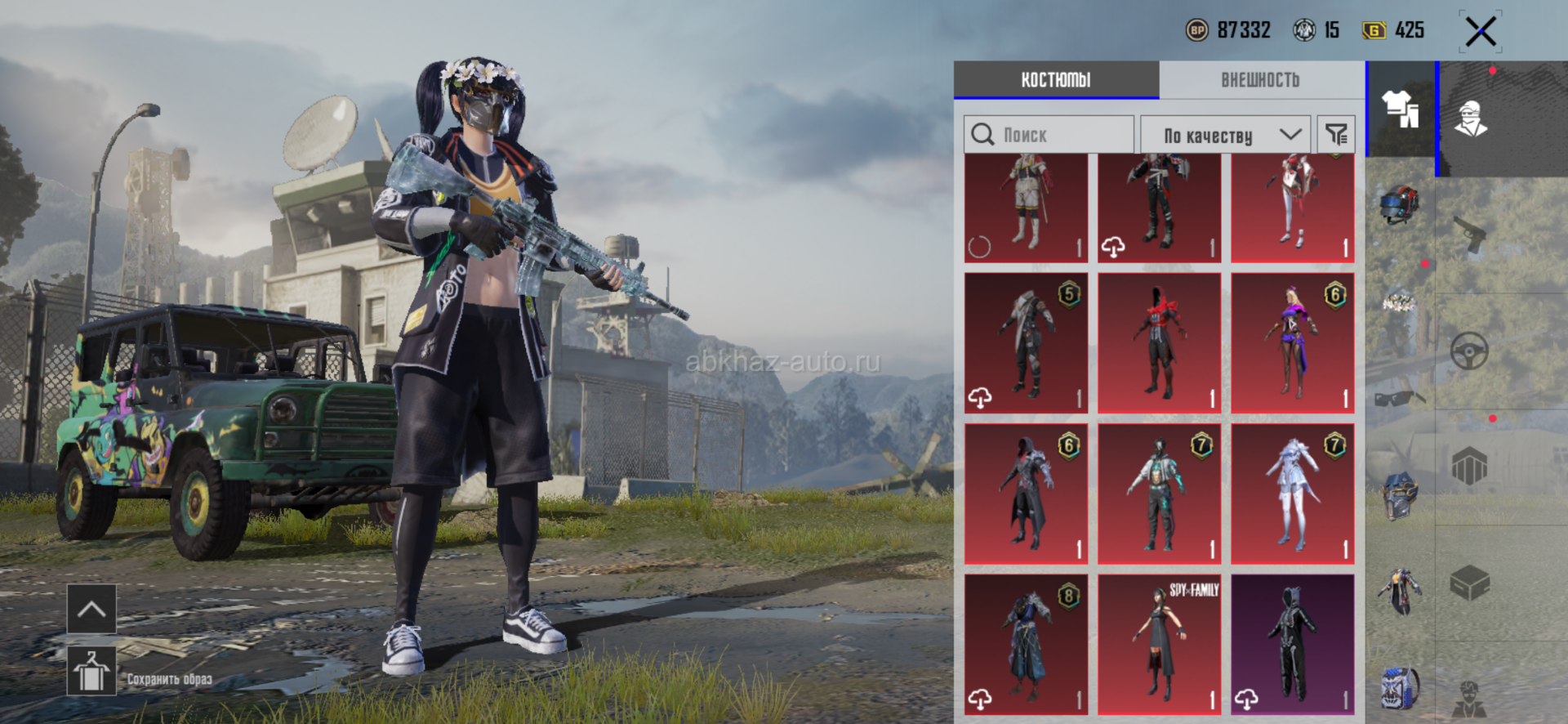Choose the purple-background black suit costume
Screen dimensions: 1568x724
point(1292,644)
